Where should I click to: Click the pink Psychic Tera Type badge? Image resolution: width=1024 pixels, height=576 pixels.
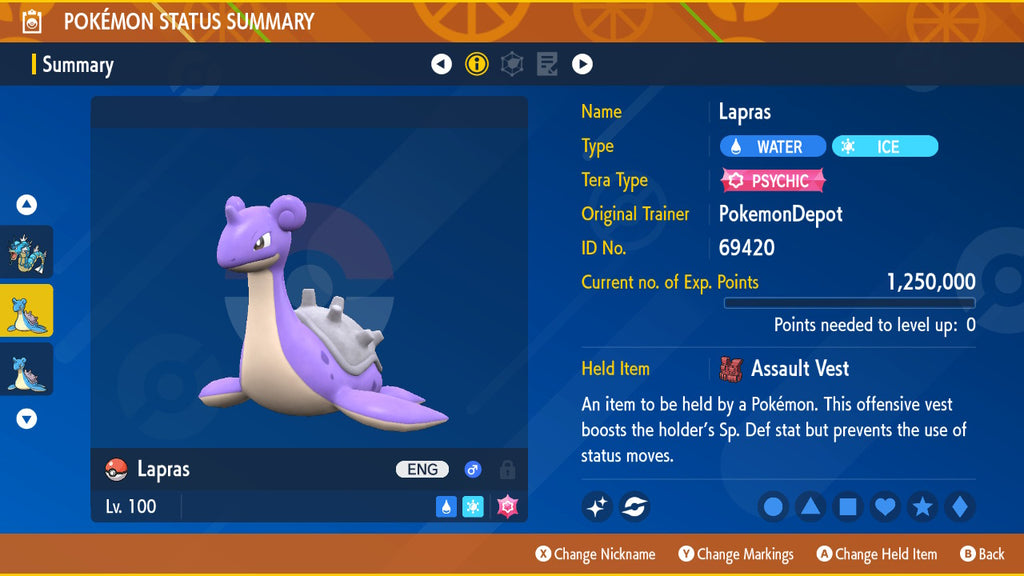click(773, 181)
